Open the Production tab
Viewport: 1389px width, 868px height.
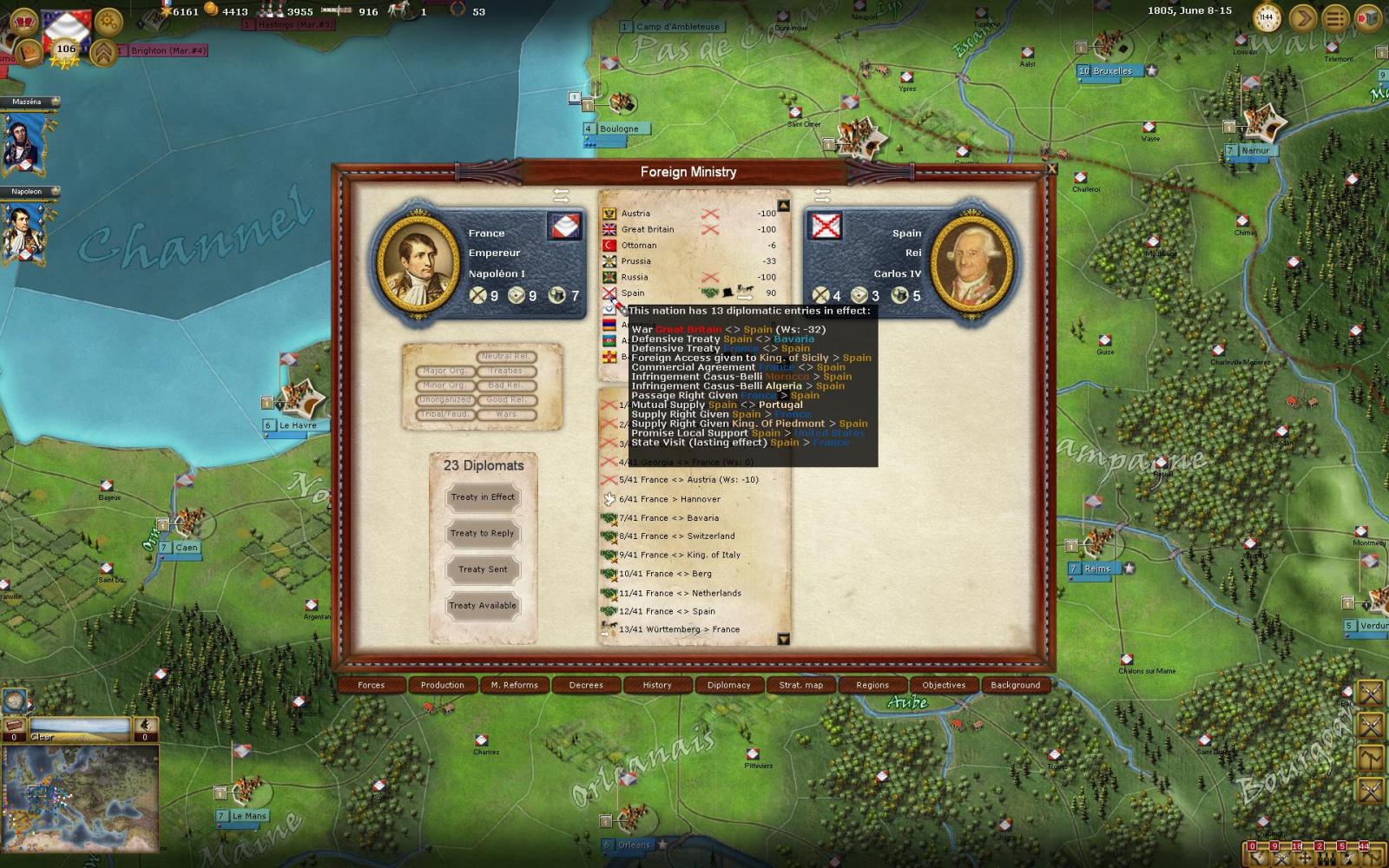pos(443,685)
